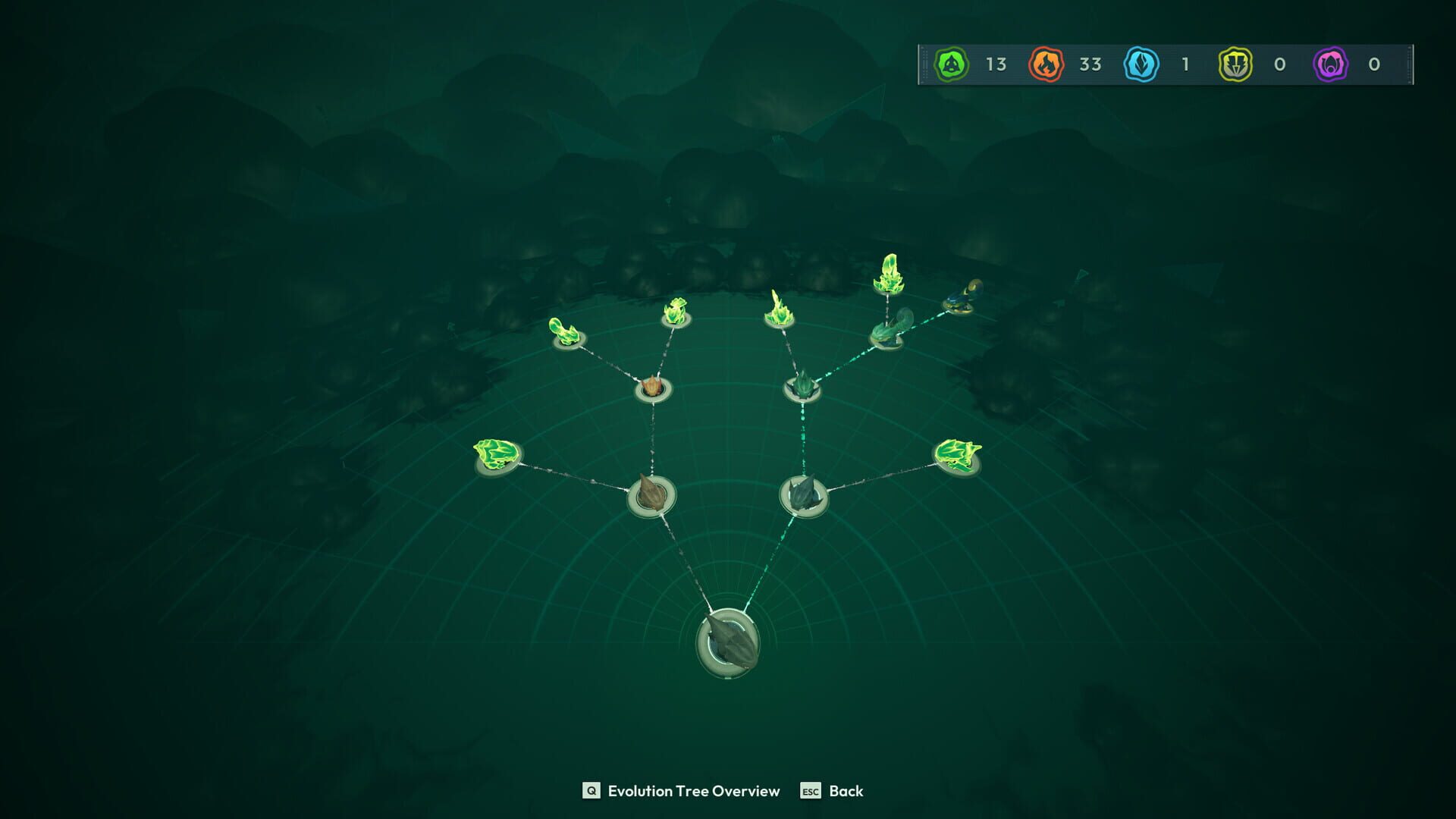Select the orange fire resource icon

pos(1046,65)
